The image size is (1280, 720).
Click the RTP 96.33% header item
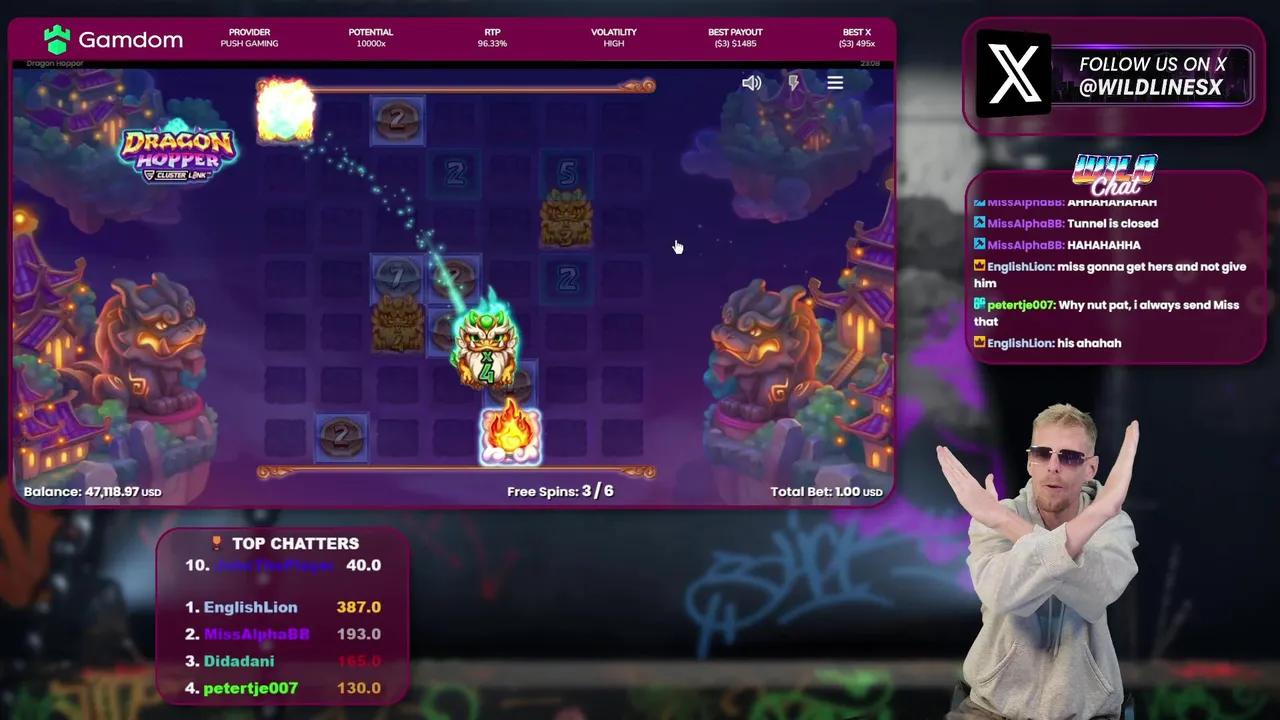point(492,38)
